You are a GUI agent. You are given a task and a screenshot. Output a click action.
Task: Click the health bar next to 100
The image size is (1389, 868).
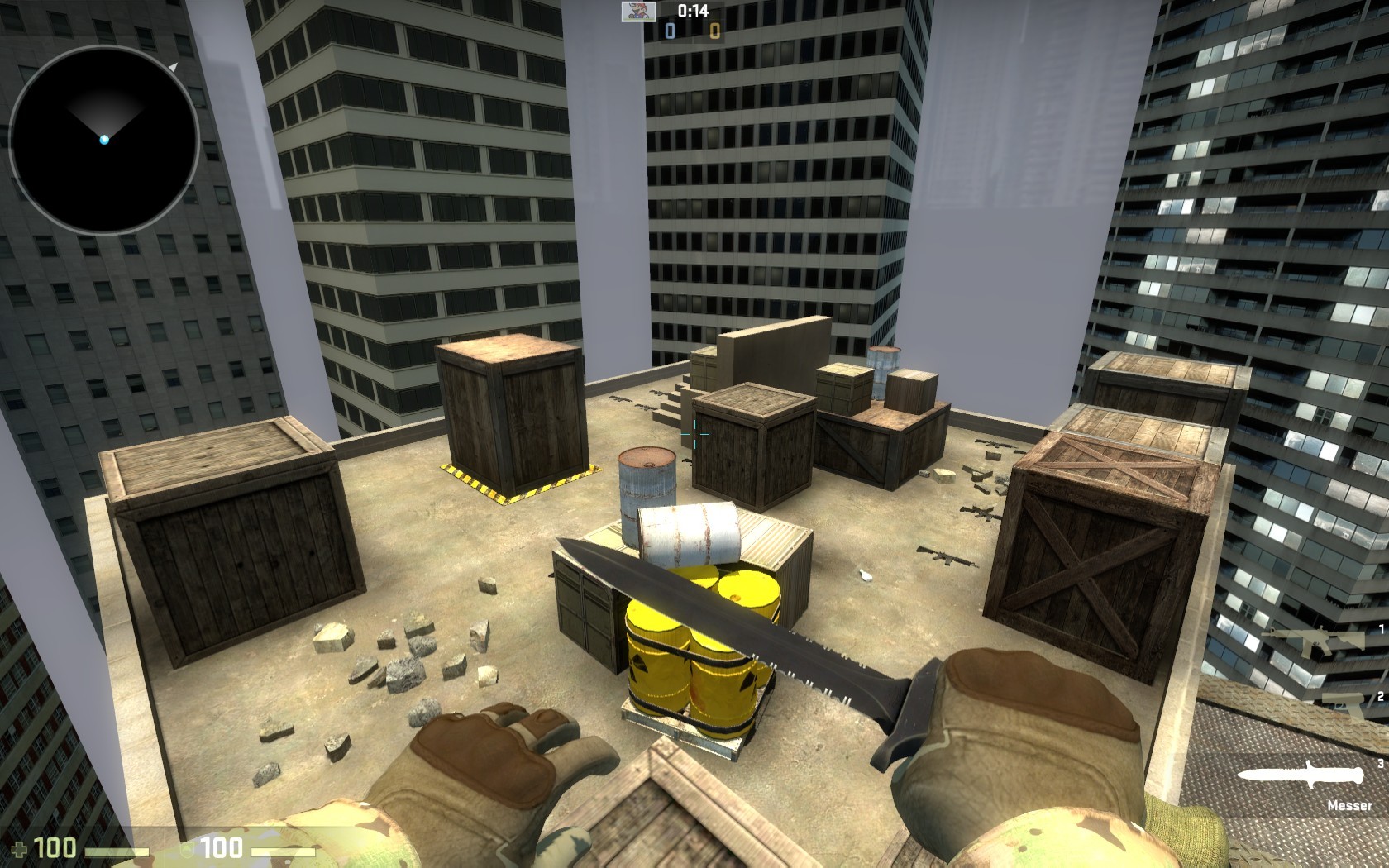pos(116,851)
